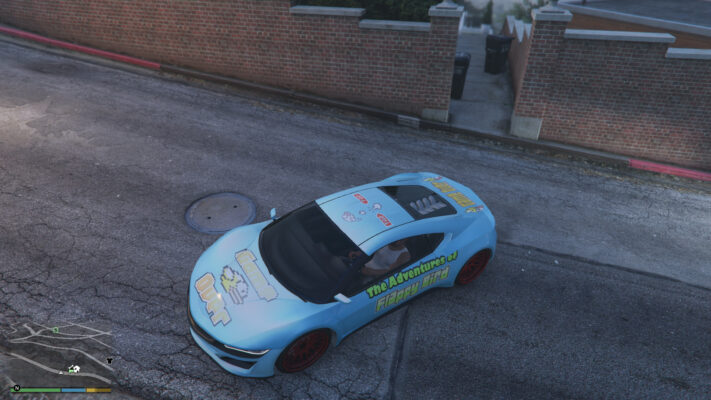Select the green dollar marker on minimap

pos(56,329)
